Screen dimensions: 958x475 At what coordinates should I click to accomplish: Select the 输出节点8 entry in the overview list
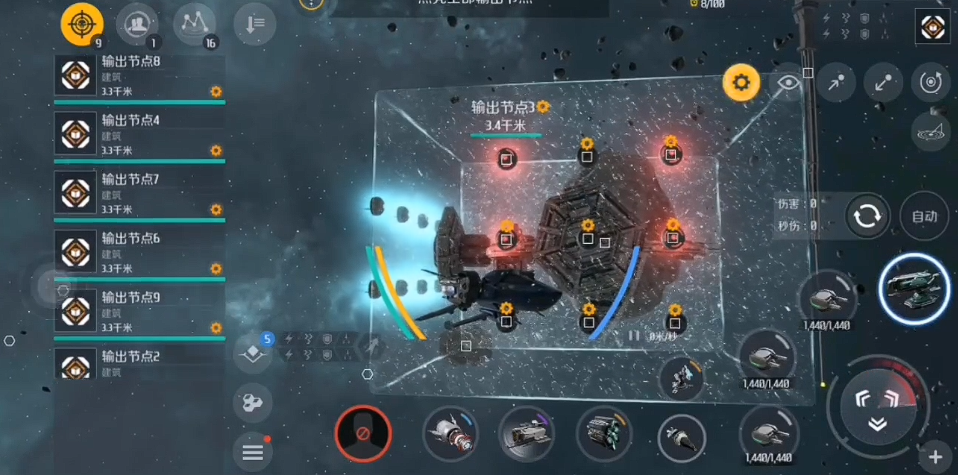click(x=138, y=76)
